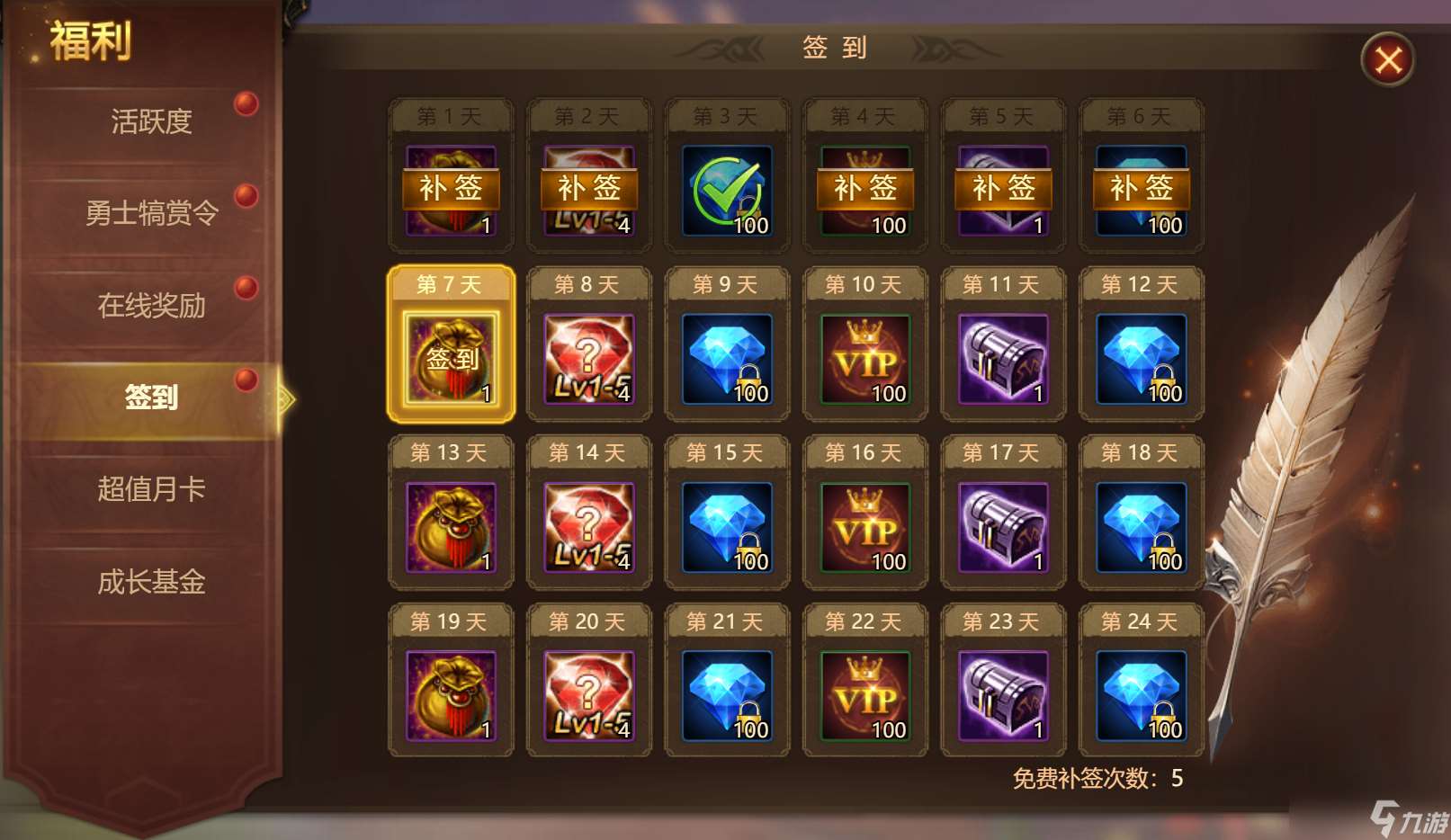Click the 补签 button on Day 2

pos(588,188)
